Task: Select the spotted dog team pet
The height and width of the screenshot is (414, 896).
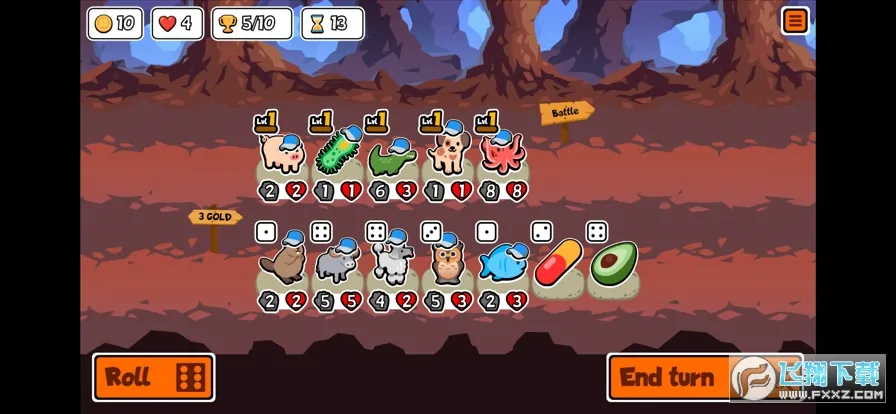Action: coord(446,153)
